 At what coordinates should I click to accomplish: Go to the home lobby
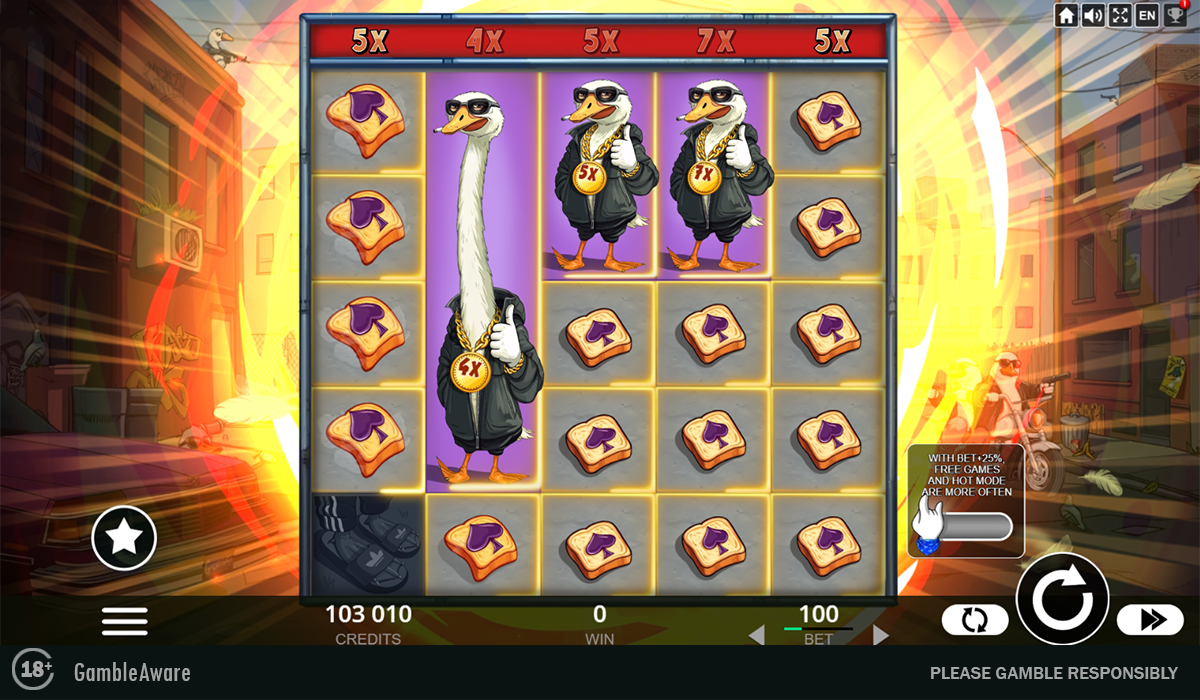tap(1067, 15)
